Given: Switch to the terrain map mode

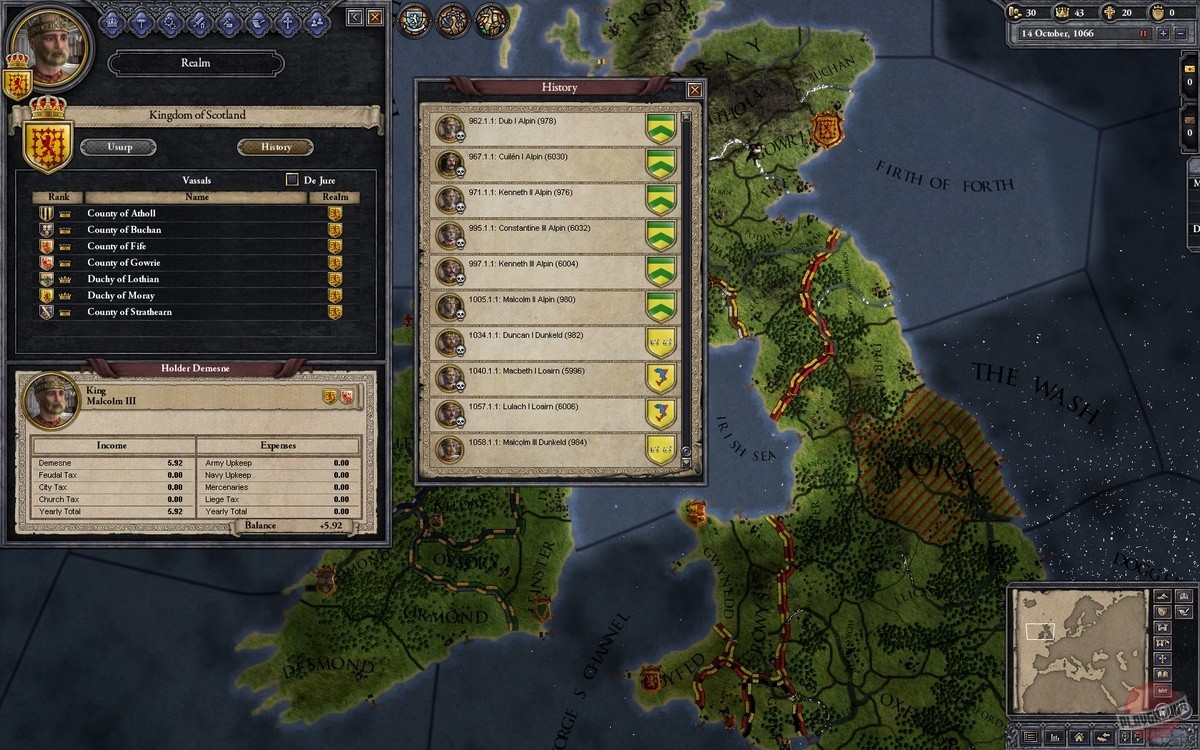Looking at the screenshot, I should point(1165,595).
